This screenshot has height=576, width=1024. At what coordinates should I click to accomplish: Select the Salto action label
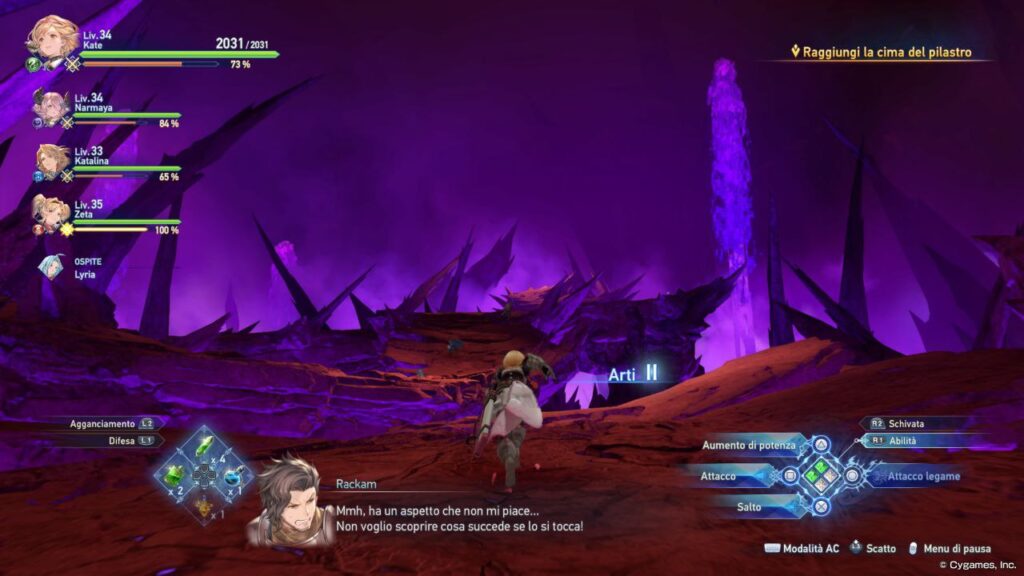[x=749, y=507]
